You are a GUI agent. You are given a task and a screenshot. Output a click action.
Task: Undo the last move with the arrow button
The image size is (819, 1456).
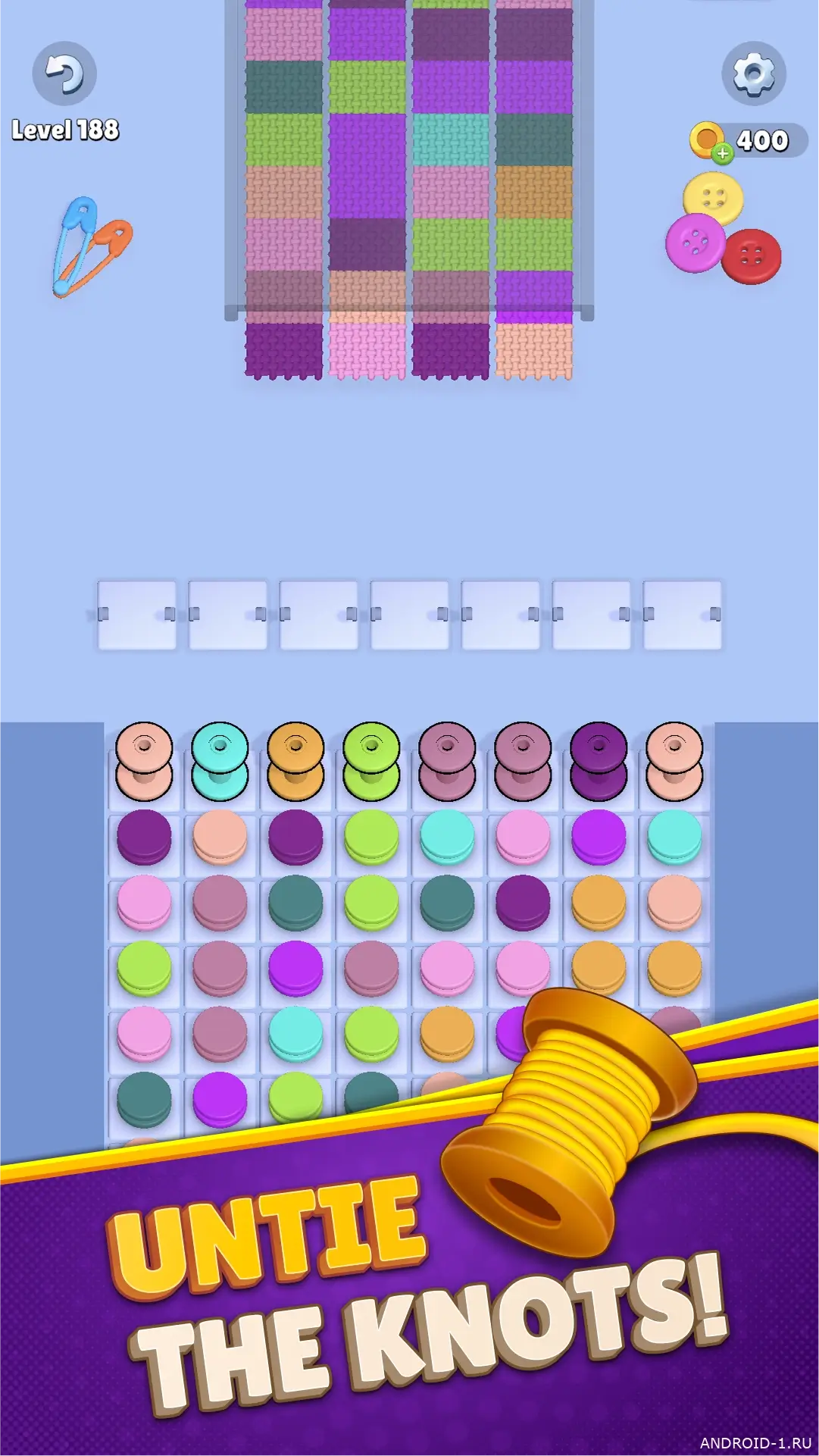(x=64, y=74)
